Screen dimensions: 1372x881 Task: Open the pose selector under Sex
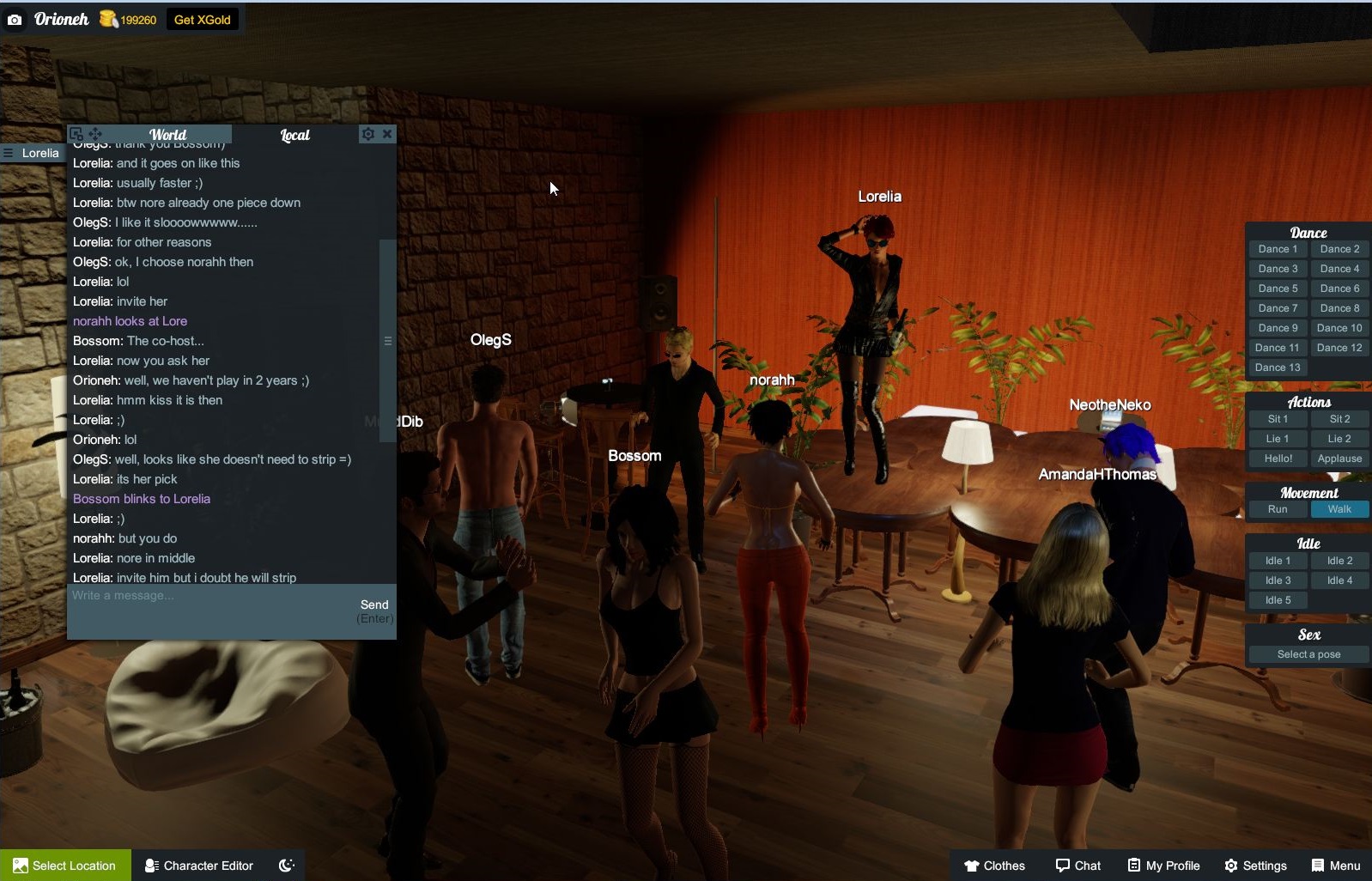point(1308,653)
